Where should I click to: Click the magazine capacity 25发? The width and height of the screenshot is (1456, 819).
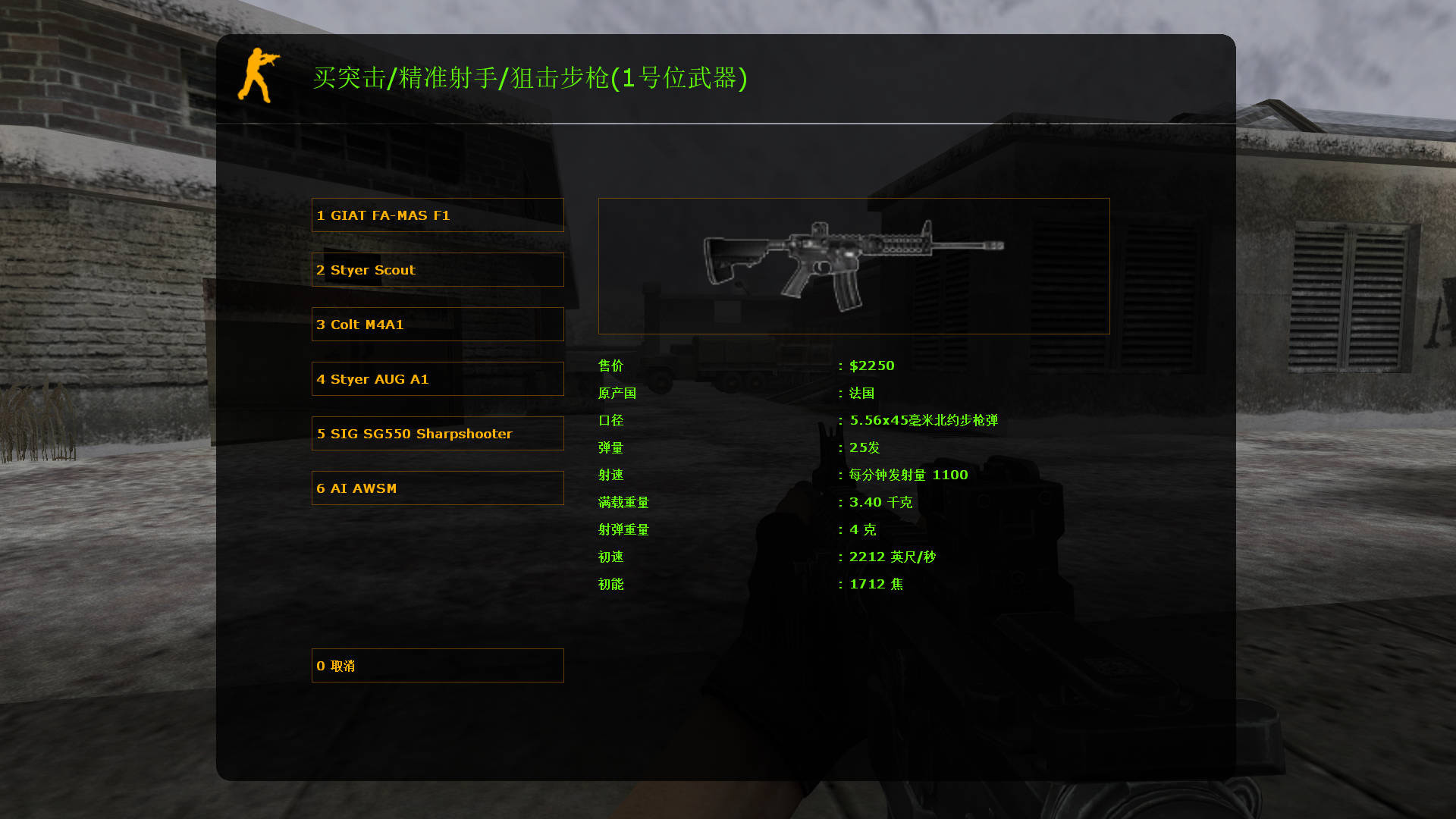coord(864,447)
